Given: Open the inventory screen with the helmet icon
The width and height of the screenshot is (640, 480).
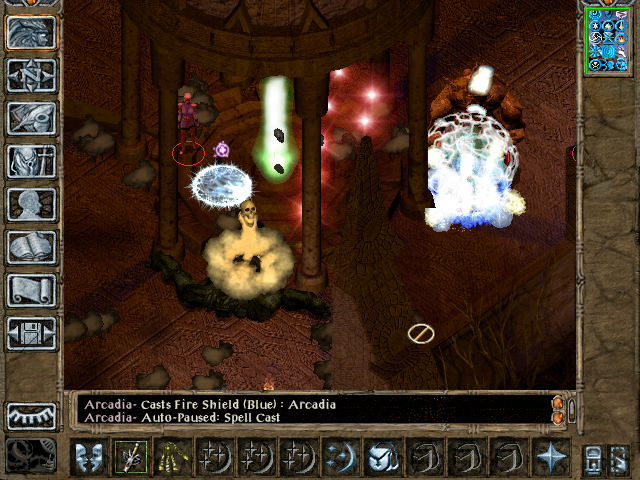Looking at the screenshot, I should click(x=32, y=161).
